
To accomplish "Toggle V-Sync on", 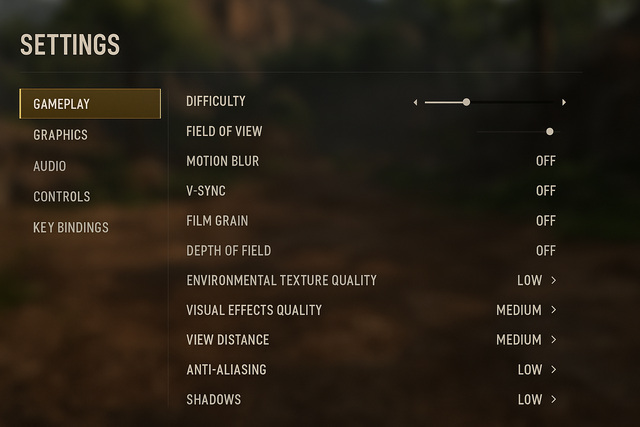I will (545, 191).
